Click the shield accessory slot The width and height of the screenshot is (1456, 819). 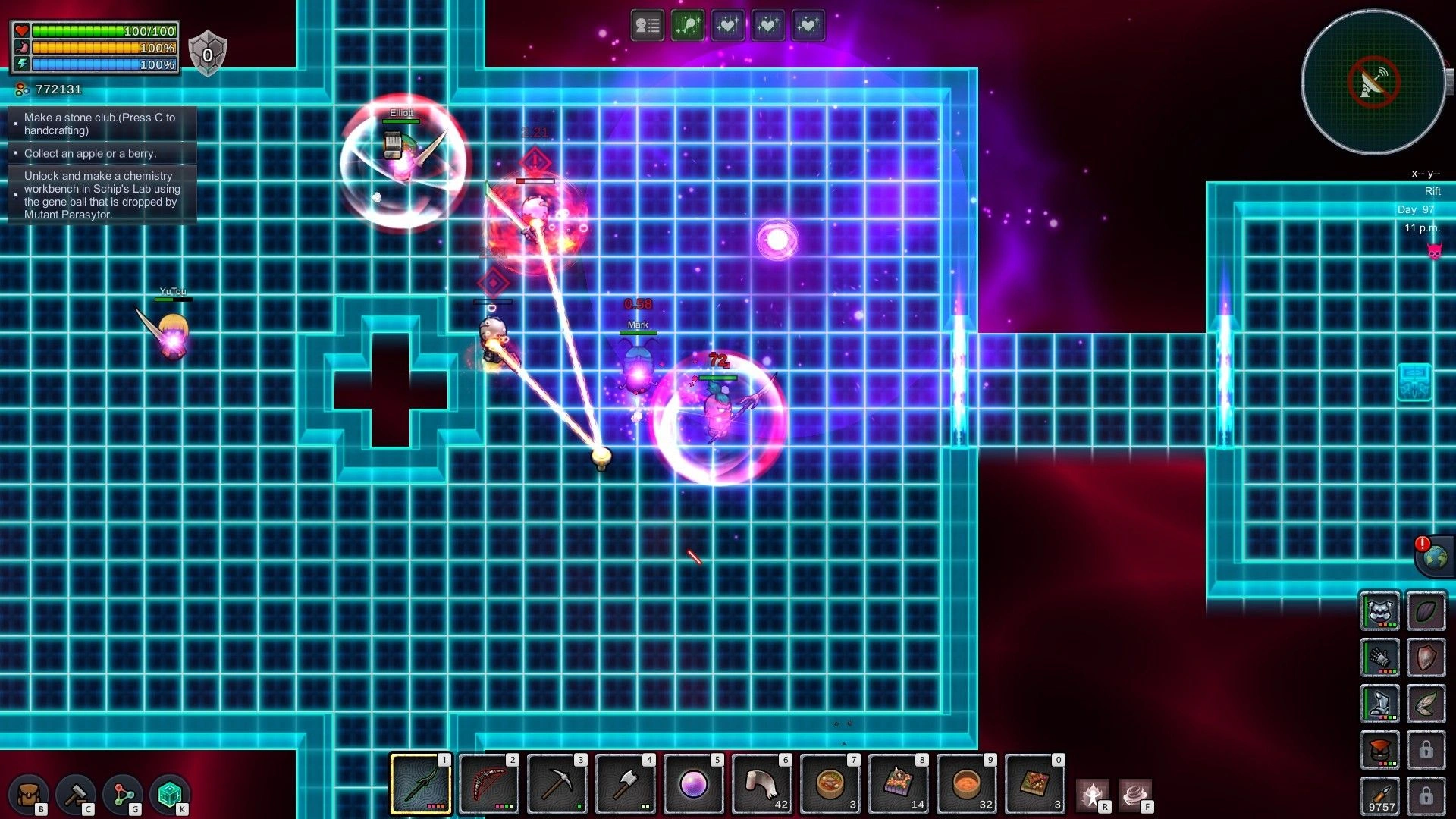[x=1426, y=657]
